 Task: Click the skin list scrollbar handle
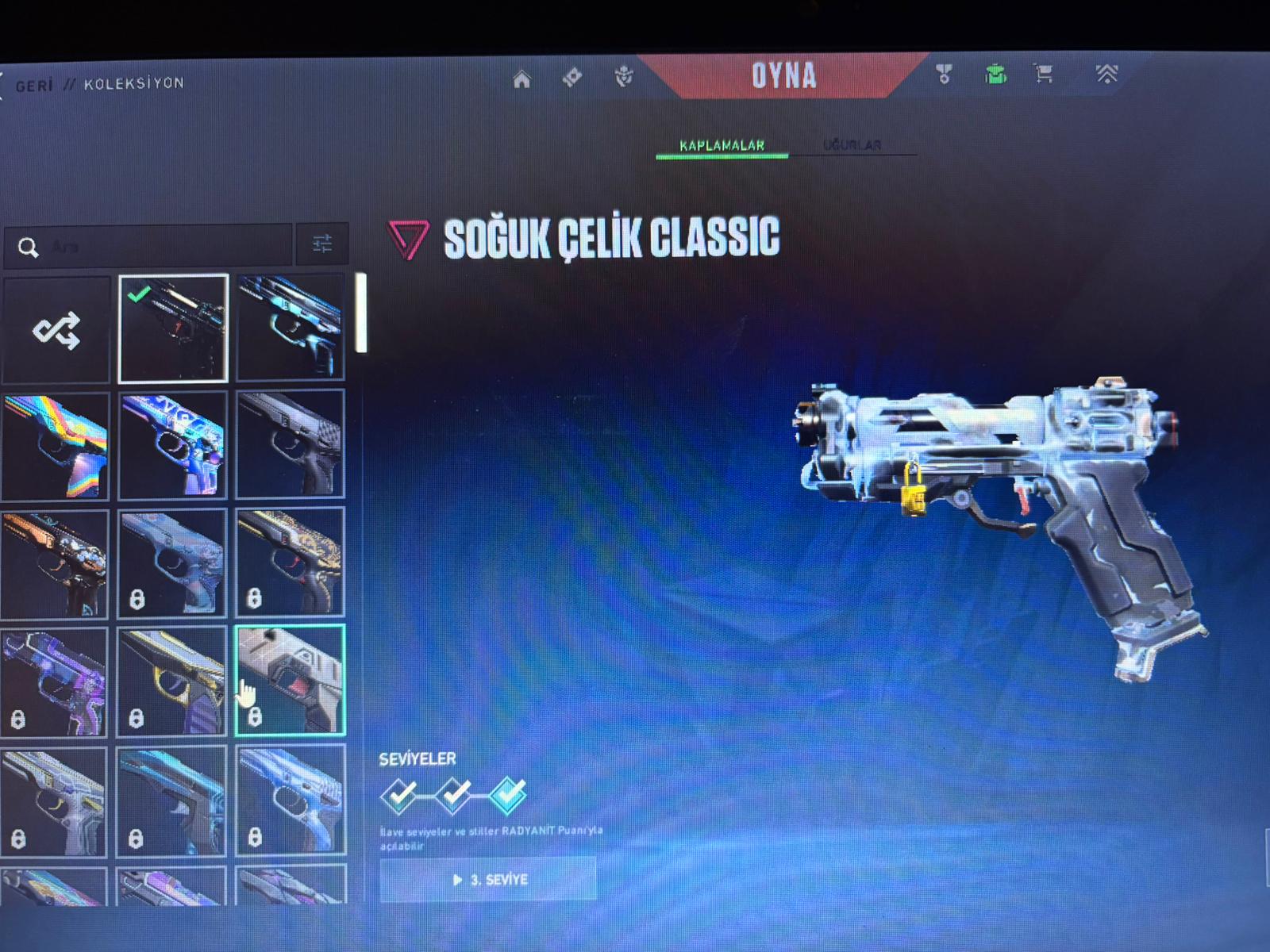click(361, 313)
